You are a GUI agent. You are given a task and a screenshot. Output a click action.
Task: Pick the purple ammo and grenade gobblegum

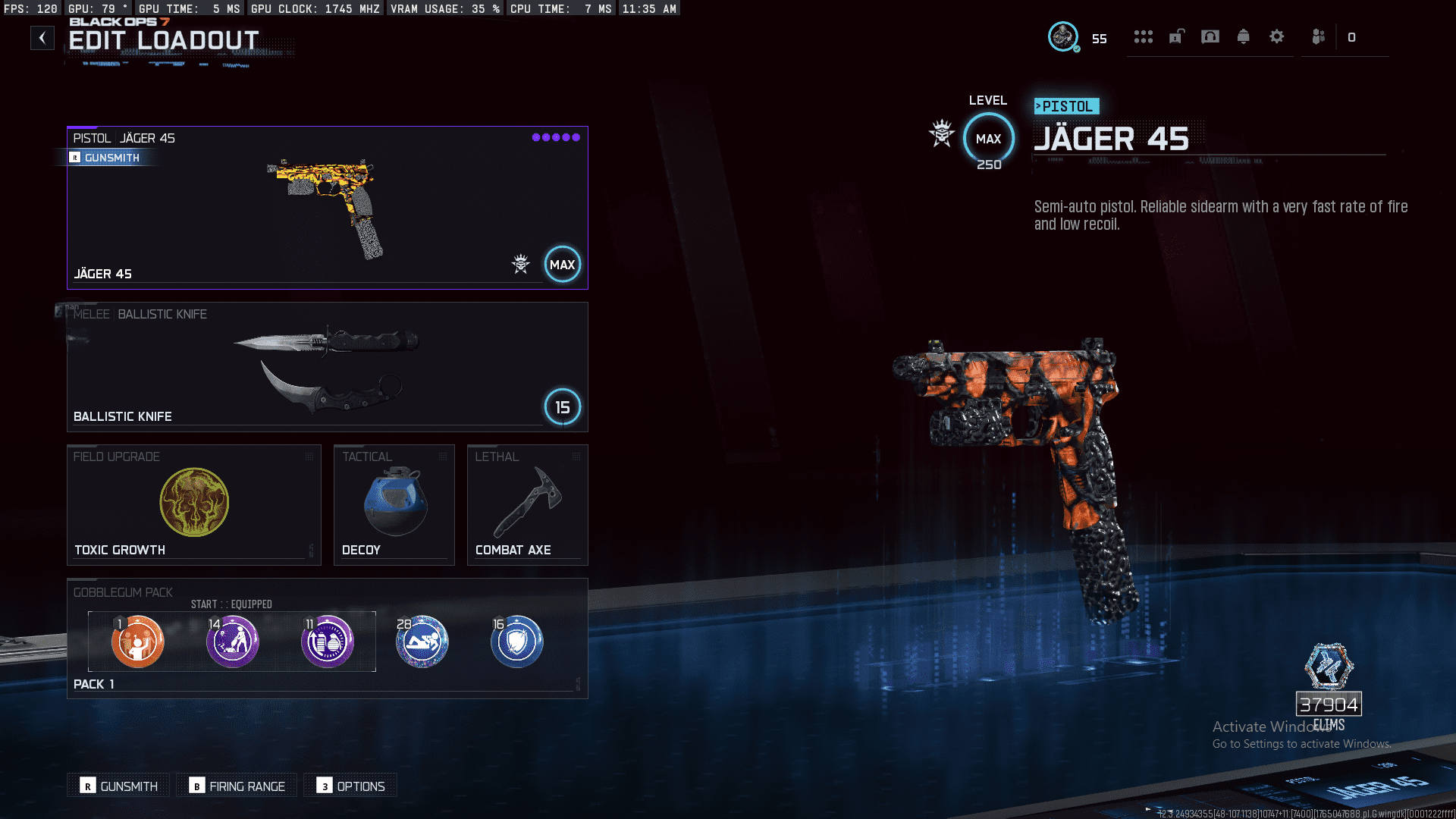pyautogui.click(x=328, y=642)
